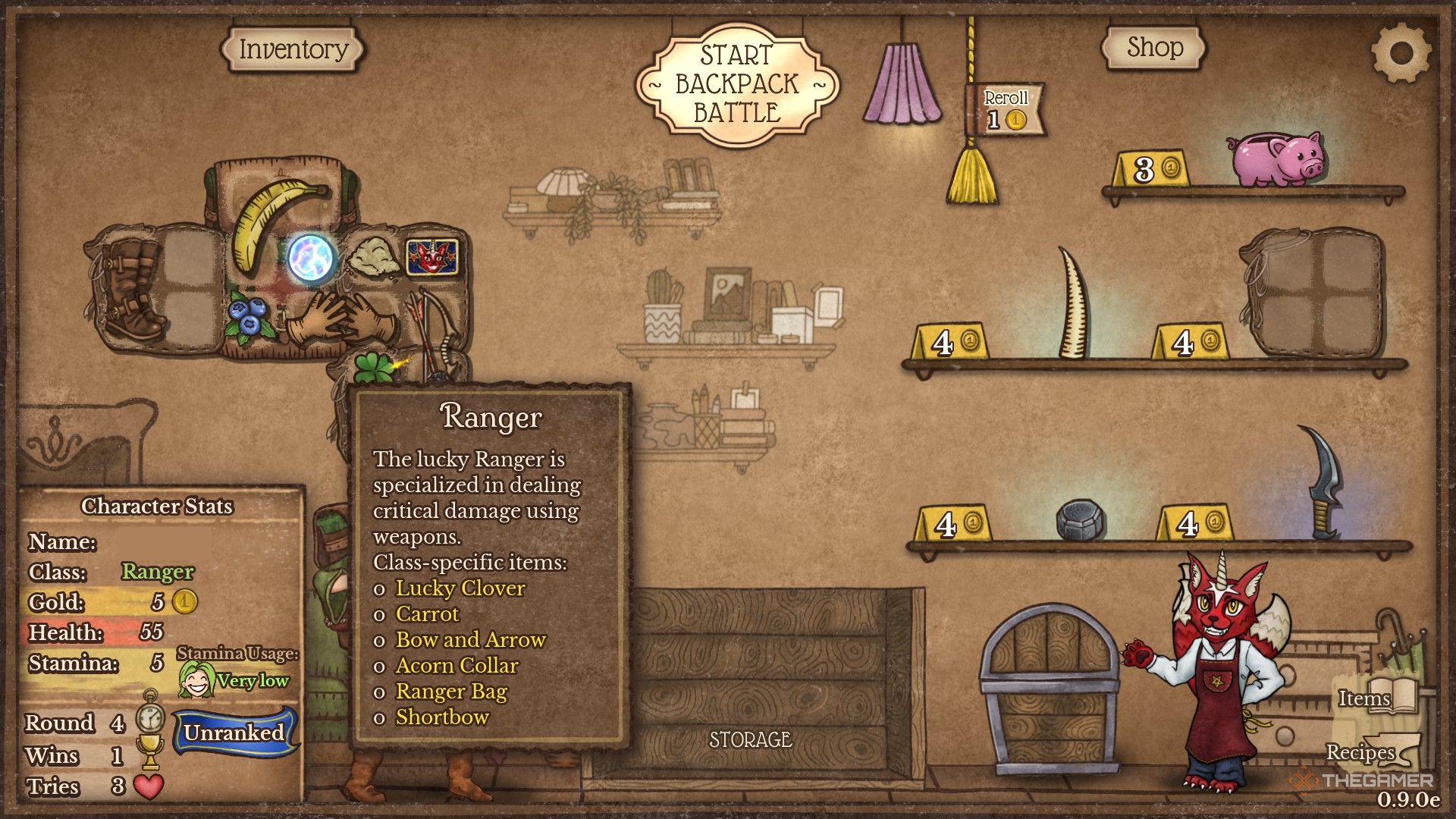Click the Lucky Clover class item link
This screenshot has height=819, width=1456.
click(x=460, y=588)
